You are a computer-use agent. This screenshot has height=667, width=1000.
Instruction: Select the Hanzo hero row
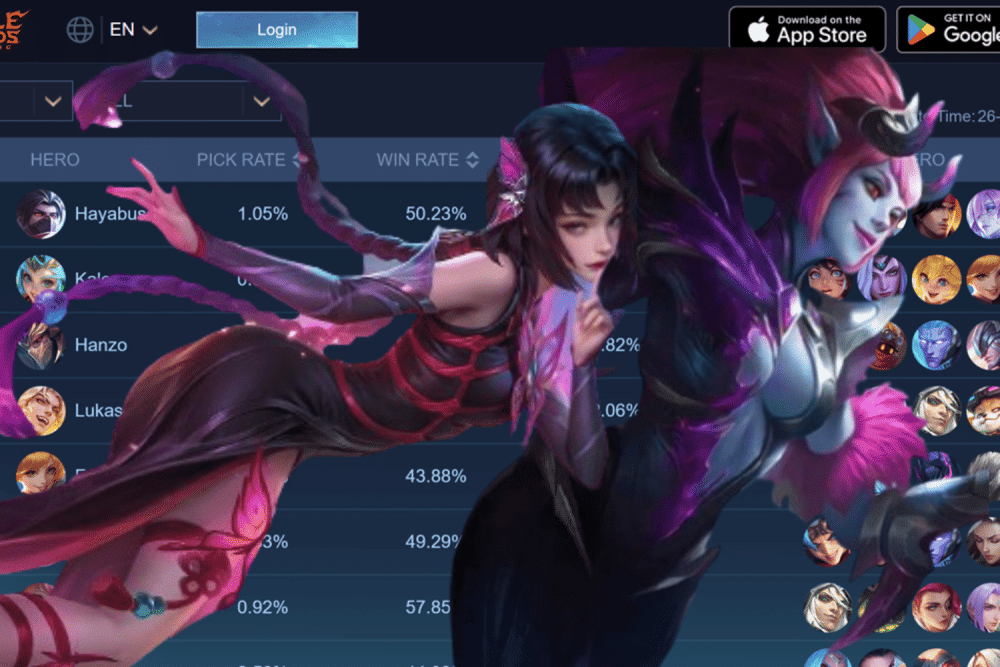[100, 345]
